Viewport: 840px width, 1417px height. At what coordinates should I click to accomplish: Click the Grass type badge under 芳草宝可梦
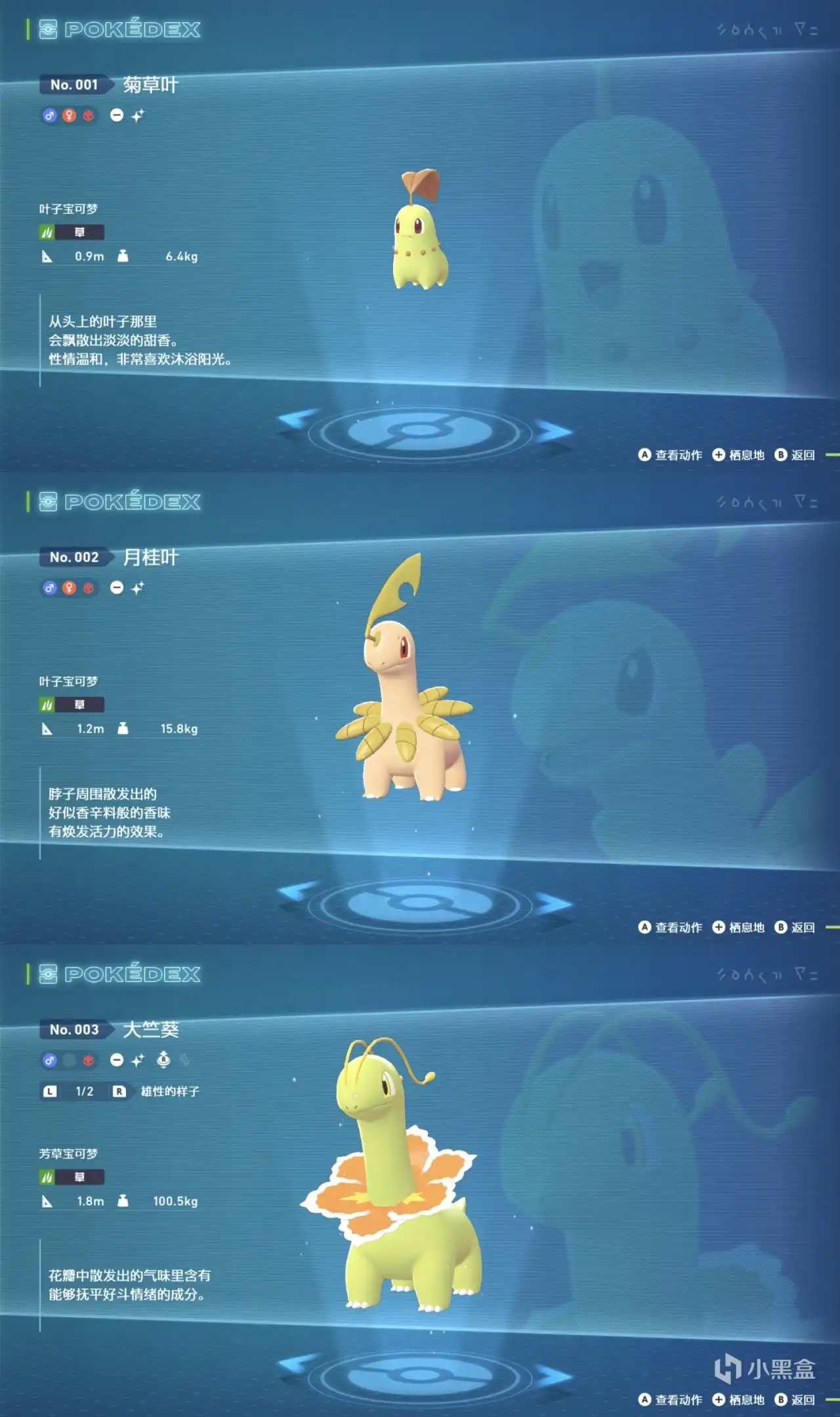pyautogui.click(x=72, y=1175)
